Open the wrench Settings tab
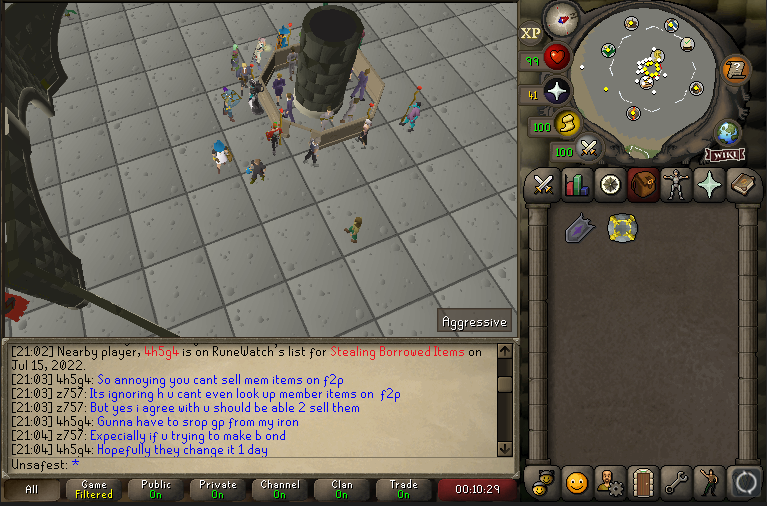Screen dimensions: 767x506 click(678, 483)
